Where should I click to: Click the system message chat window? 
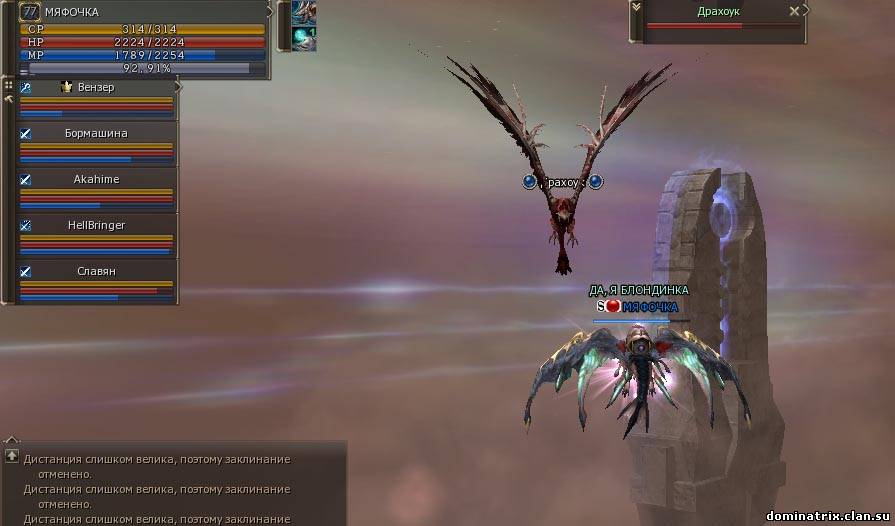click(x=172, y=487)
